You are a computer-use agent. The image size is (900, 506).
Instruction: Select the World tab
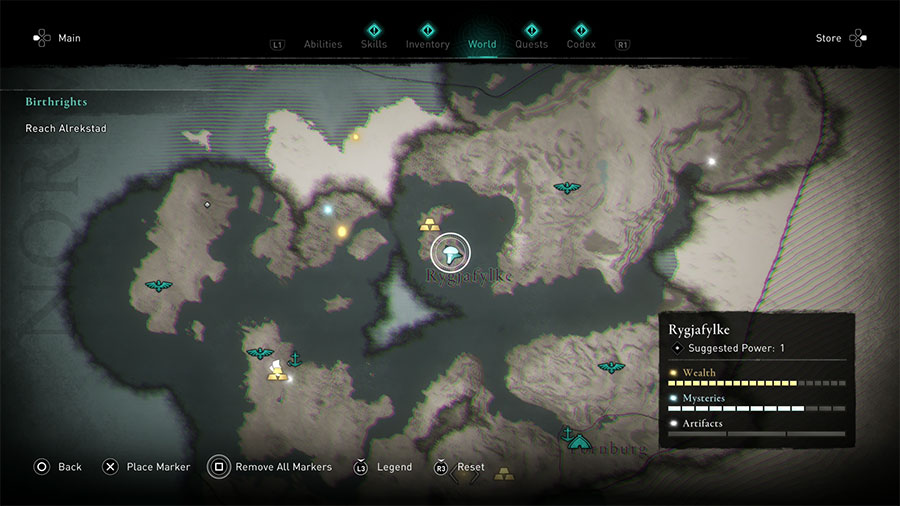click(482, 44)
